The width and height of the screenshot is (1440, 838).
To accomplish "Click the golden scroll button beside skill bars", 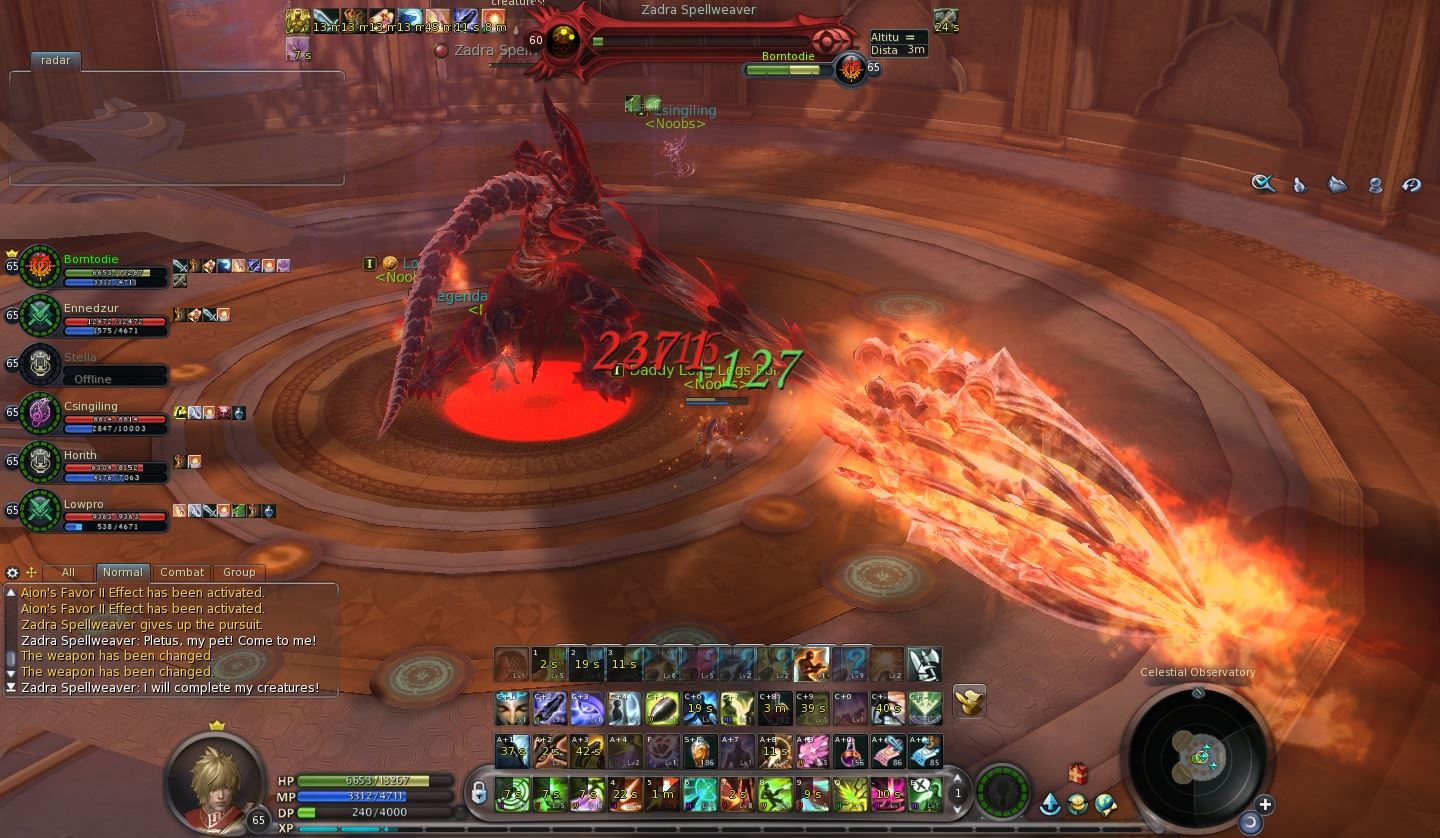I will [968, 701].
